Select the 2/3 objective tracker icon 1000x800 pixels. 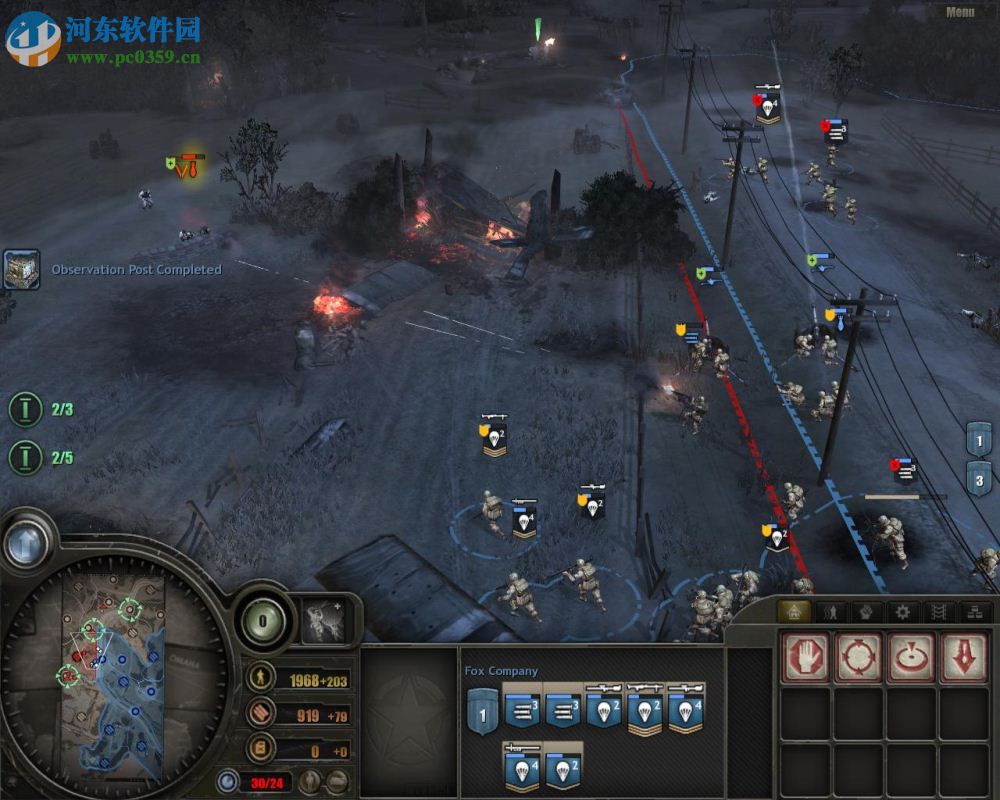click(25, 409)
